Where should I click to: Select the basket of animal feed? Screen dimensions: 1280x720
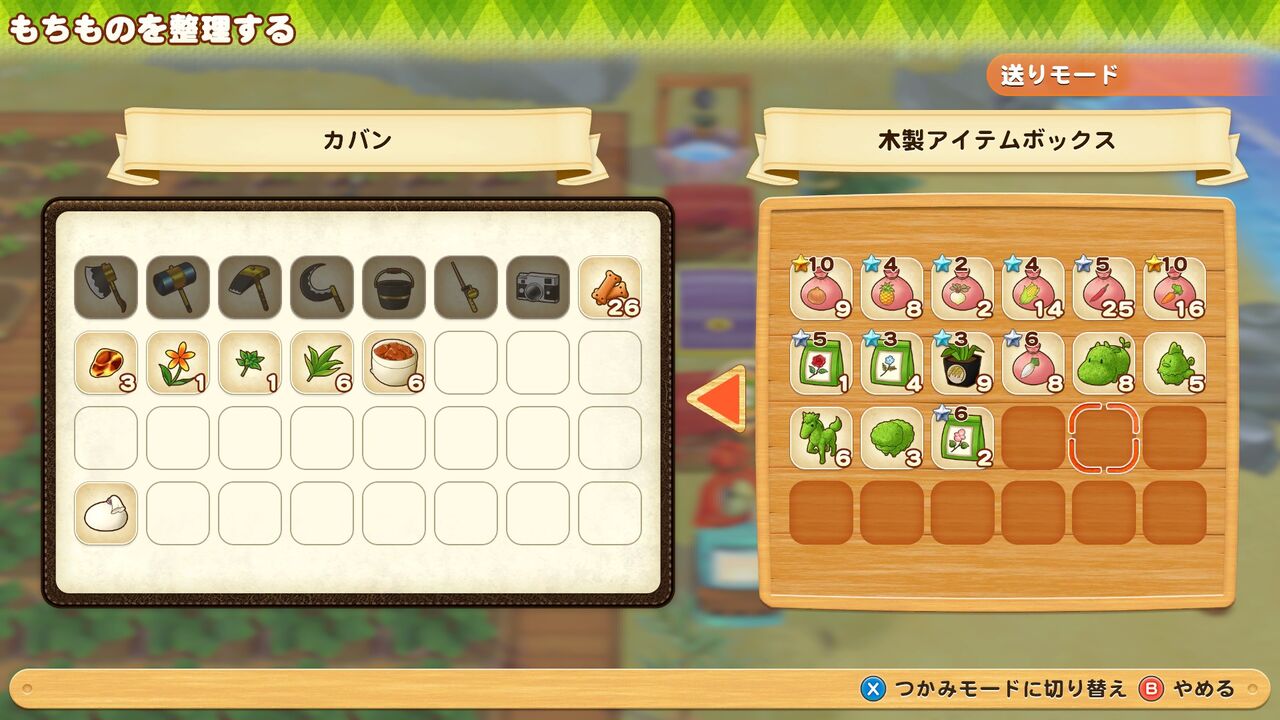point(393,362)
